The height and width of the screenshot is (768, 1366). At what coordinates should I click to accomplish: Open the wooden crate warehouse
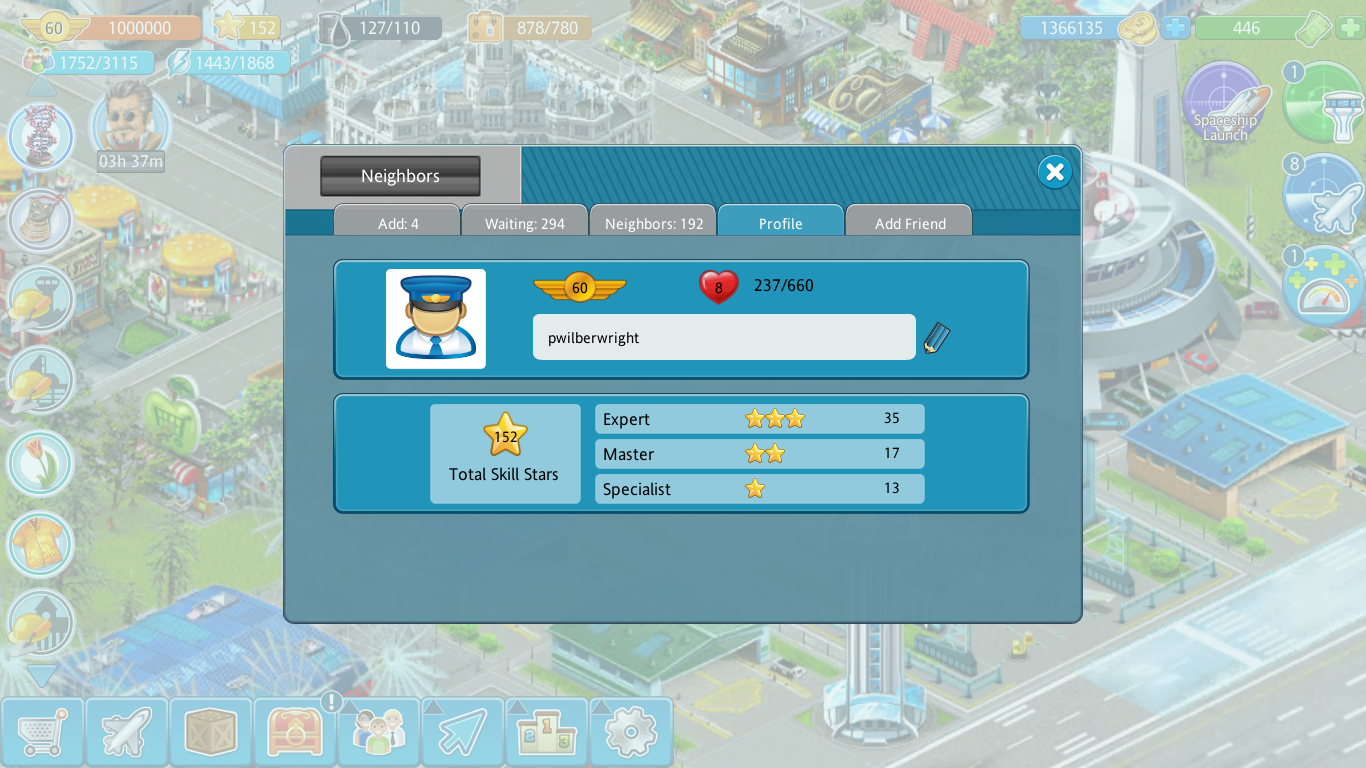(x=210, y=733)
